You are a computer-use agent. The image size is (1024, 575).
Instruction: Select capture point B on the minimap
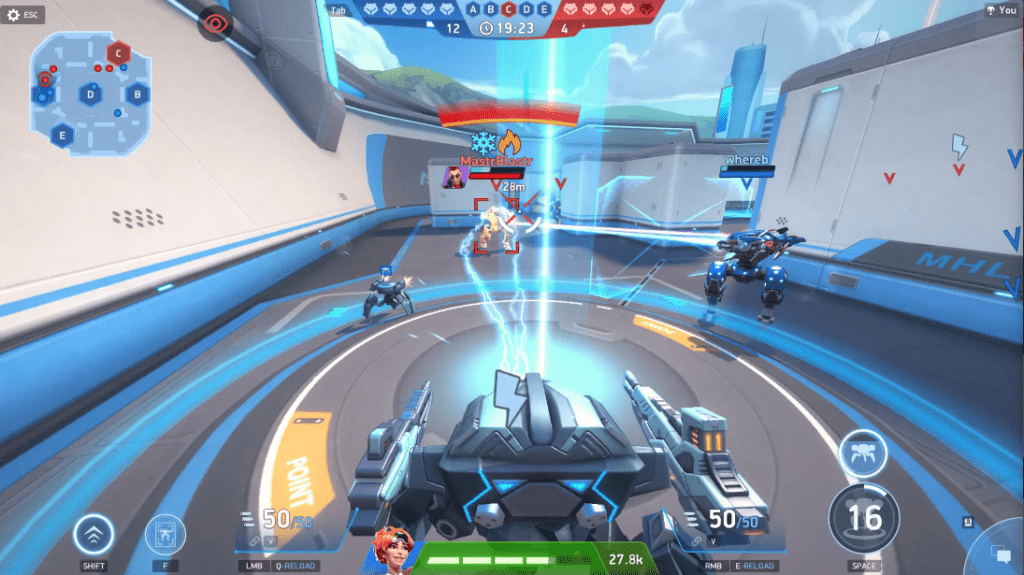138,95
